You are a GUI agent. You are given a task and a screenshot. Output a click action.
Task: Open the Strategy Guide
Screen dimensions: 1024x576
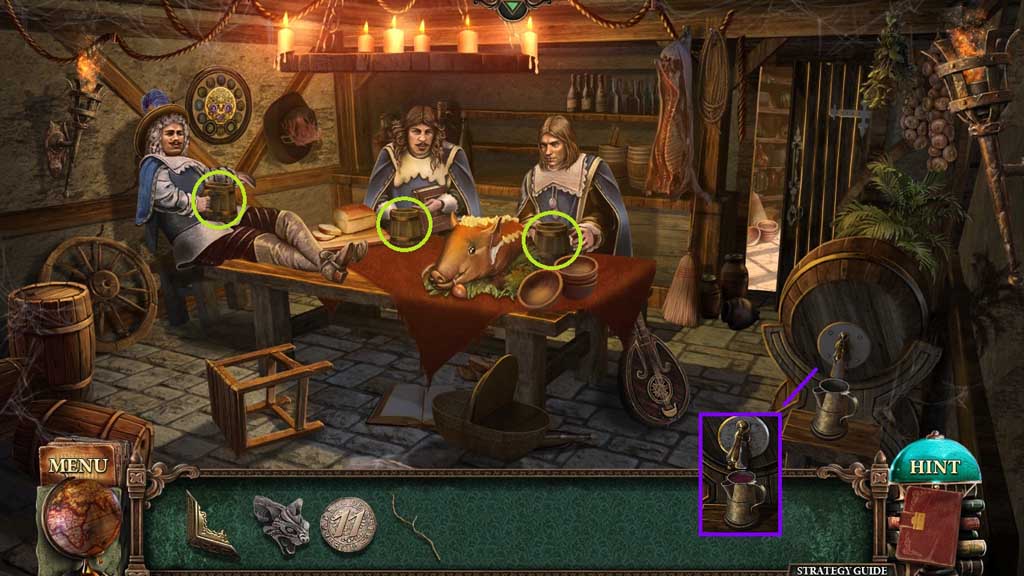pyautogui.click(x=842, y=570)
